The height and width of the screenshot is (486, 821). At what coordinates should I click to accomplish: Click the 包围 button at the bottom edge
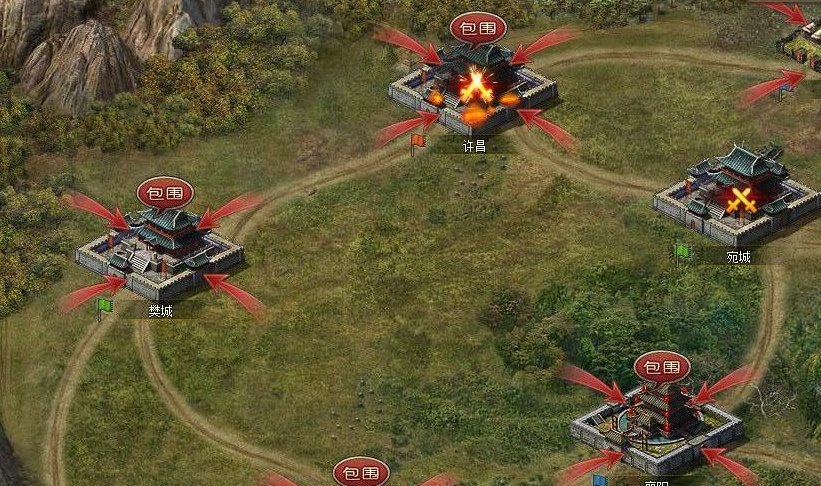point(361,473)
